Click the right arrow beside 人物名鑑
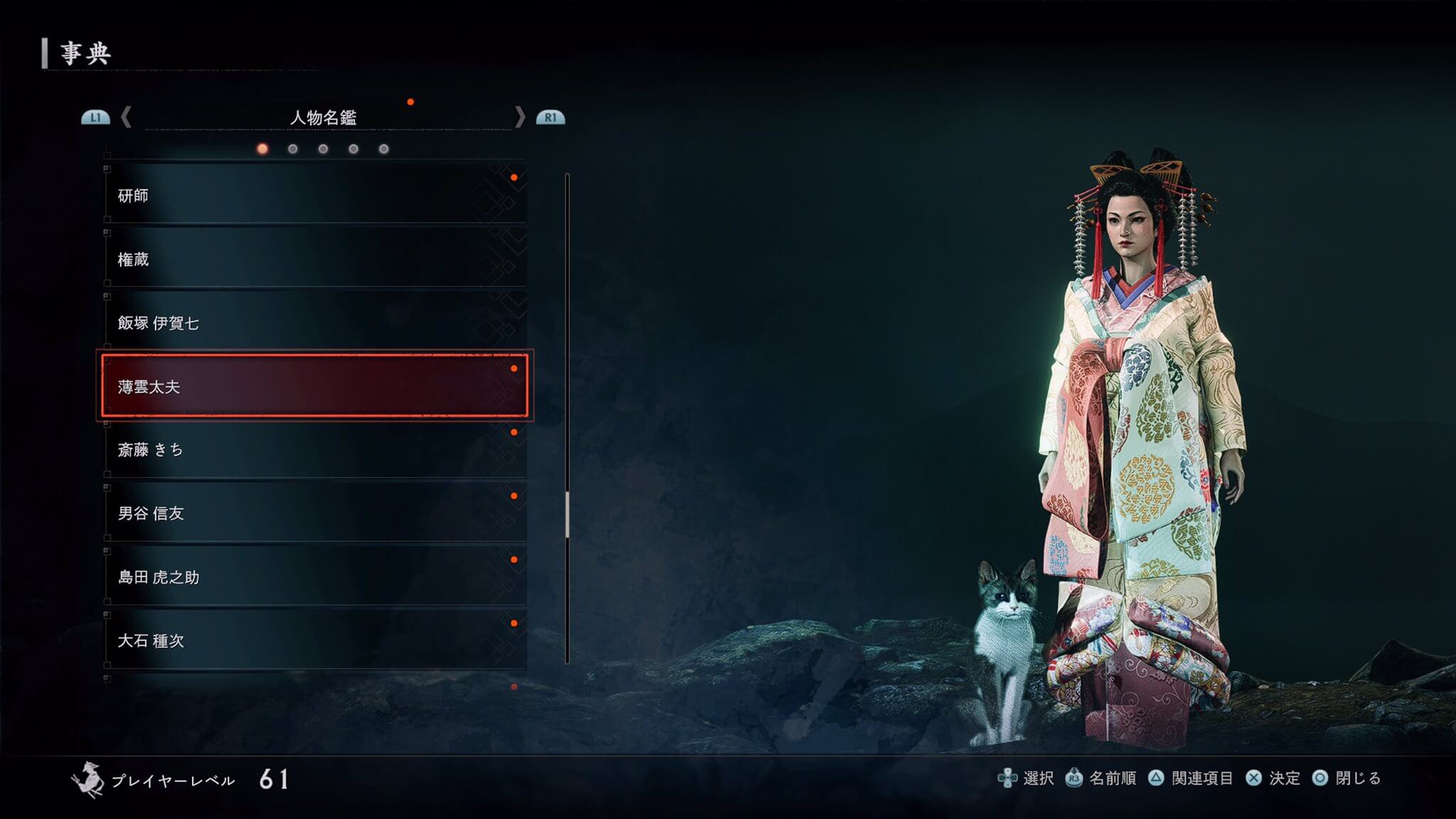 click(520, 117)
